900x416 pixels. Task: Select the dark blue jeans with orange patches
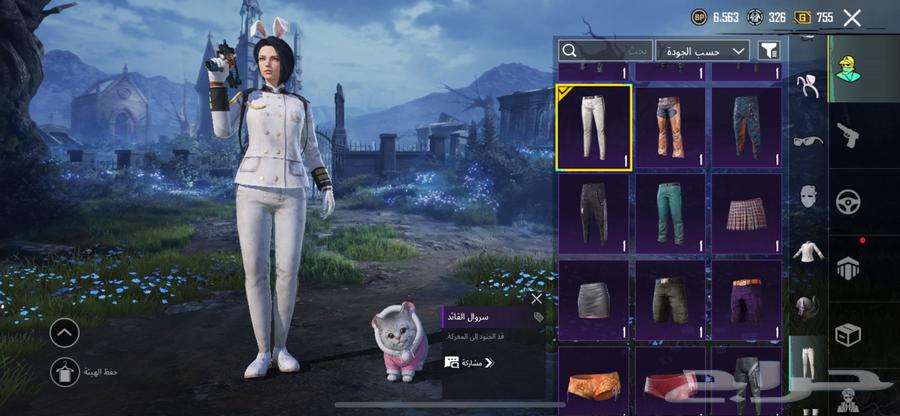[x=746, y=127]
